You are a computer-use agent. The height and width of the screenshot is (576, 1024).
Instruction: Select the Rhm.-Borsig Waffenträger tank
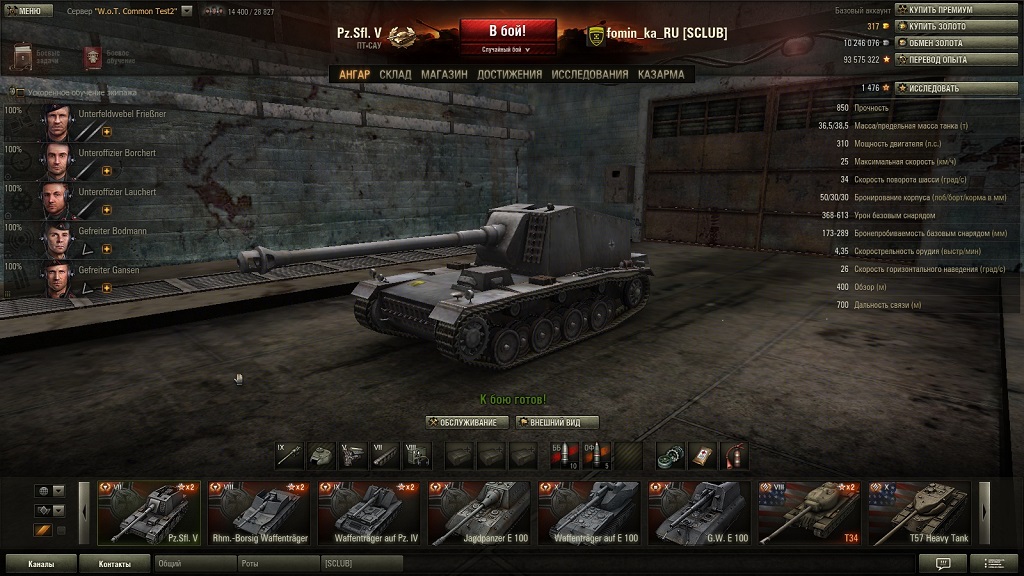coord(259,514)
